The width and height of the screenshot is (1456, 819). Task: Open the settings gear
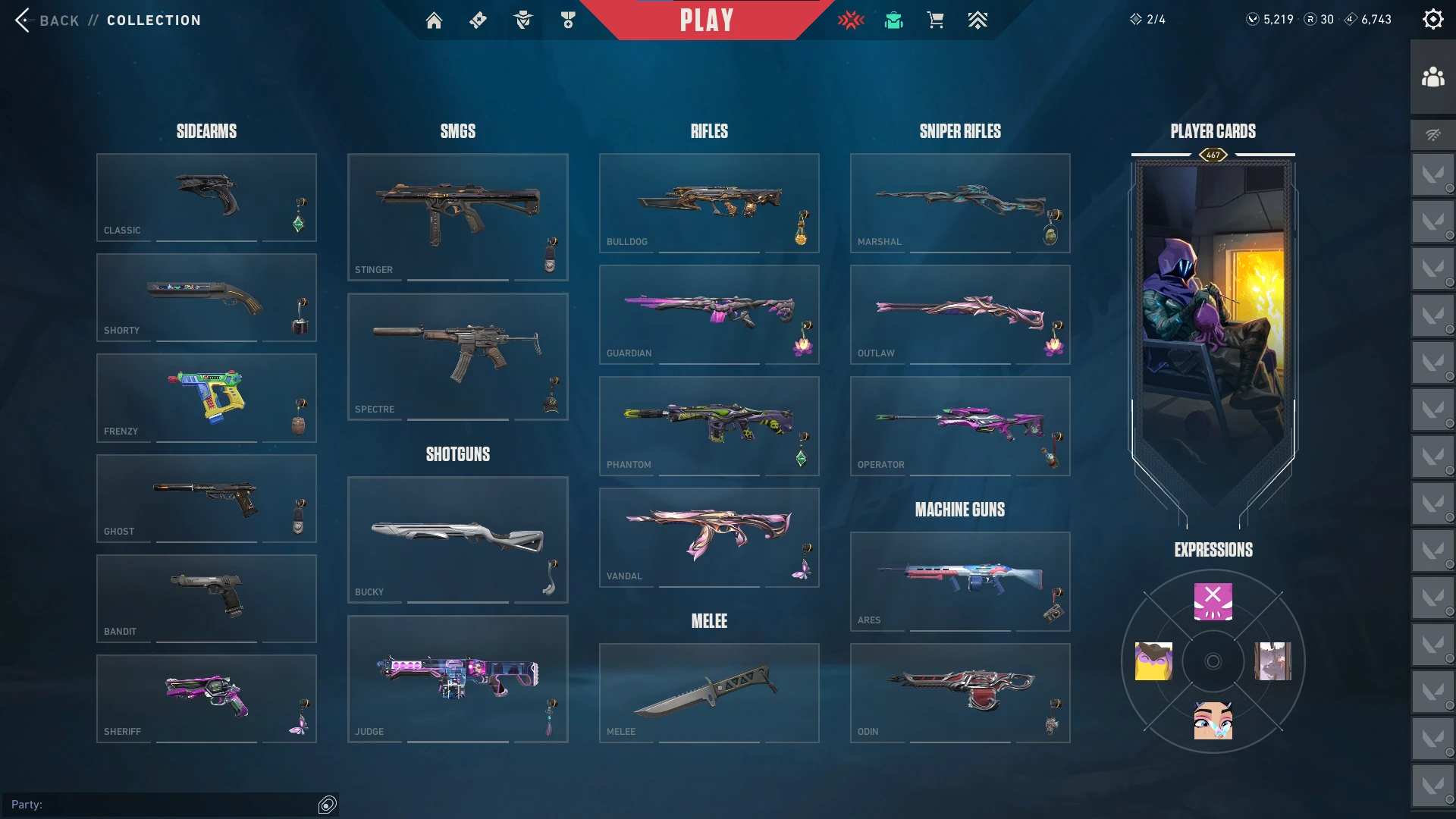(1432, 20)
